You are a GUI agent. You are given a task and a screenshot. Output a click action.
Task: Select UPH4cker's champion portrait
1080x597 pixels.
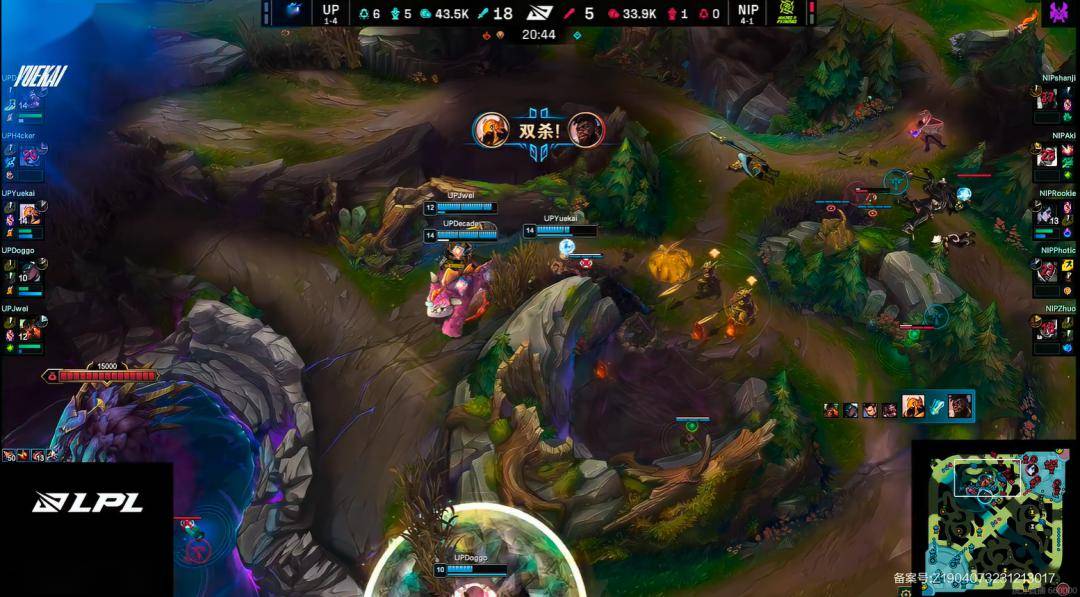[29, 157]
